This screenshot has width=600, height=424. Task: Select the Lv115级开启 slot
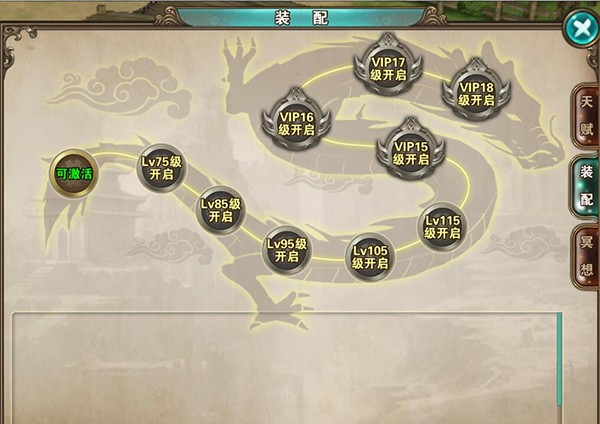442,226
